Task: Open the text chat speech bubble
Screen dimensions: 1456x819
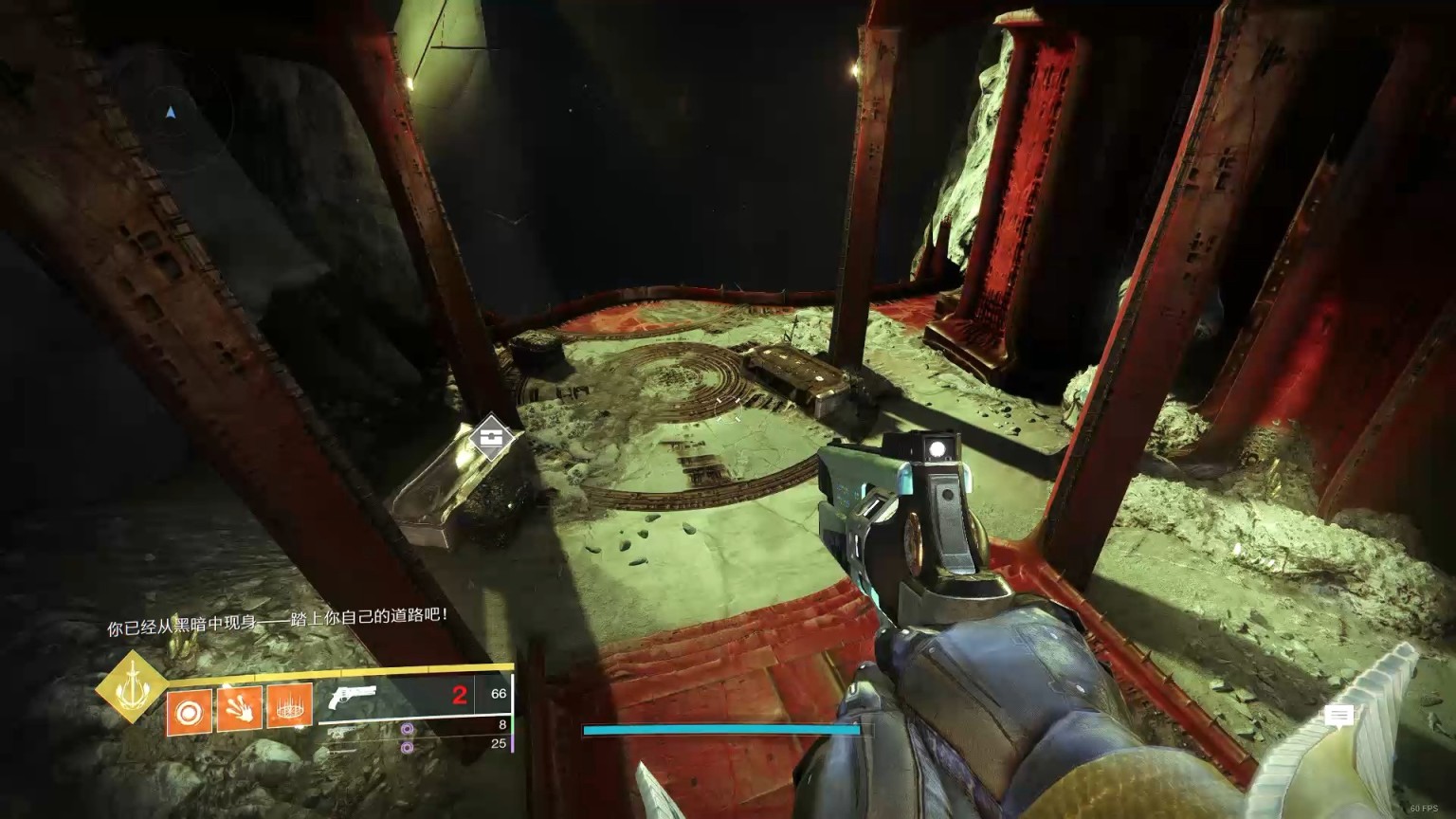Action: coord(1338,716)
